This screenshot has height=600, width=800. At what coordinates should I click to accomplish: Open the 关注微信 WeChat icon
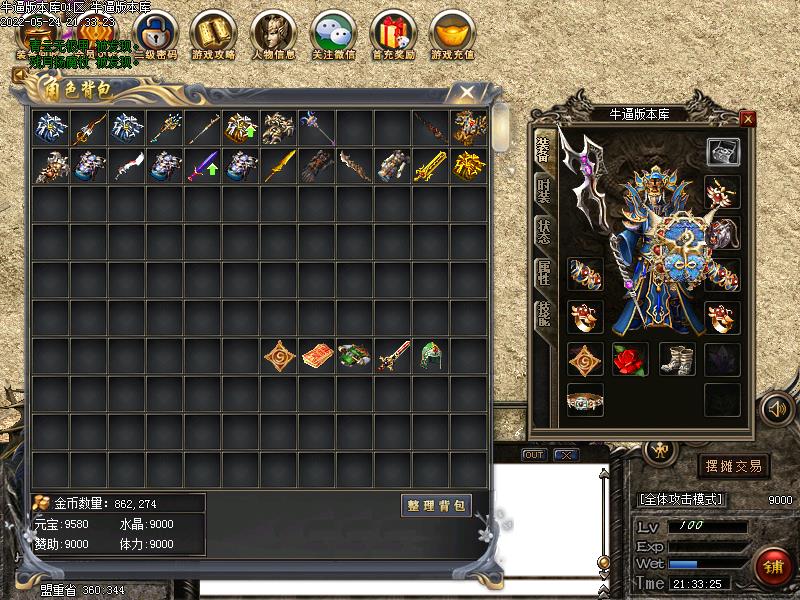coord(334,35)
